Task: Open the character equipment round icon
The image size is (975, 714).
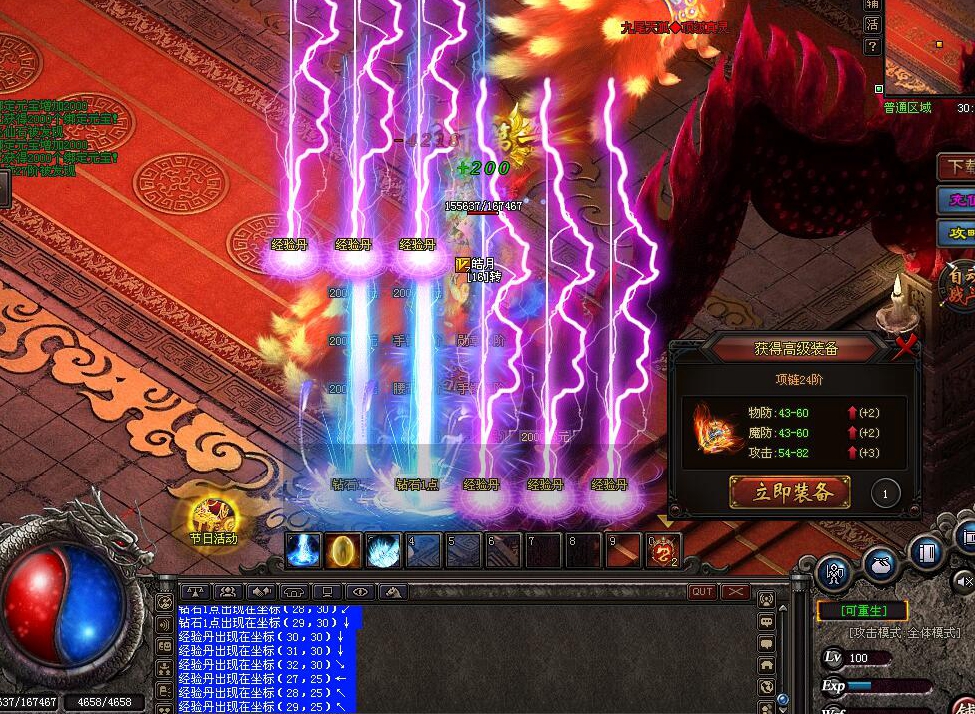Action: pos(833,573)
